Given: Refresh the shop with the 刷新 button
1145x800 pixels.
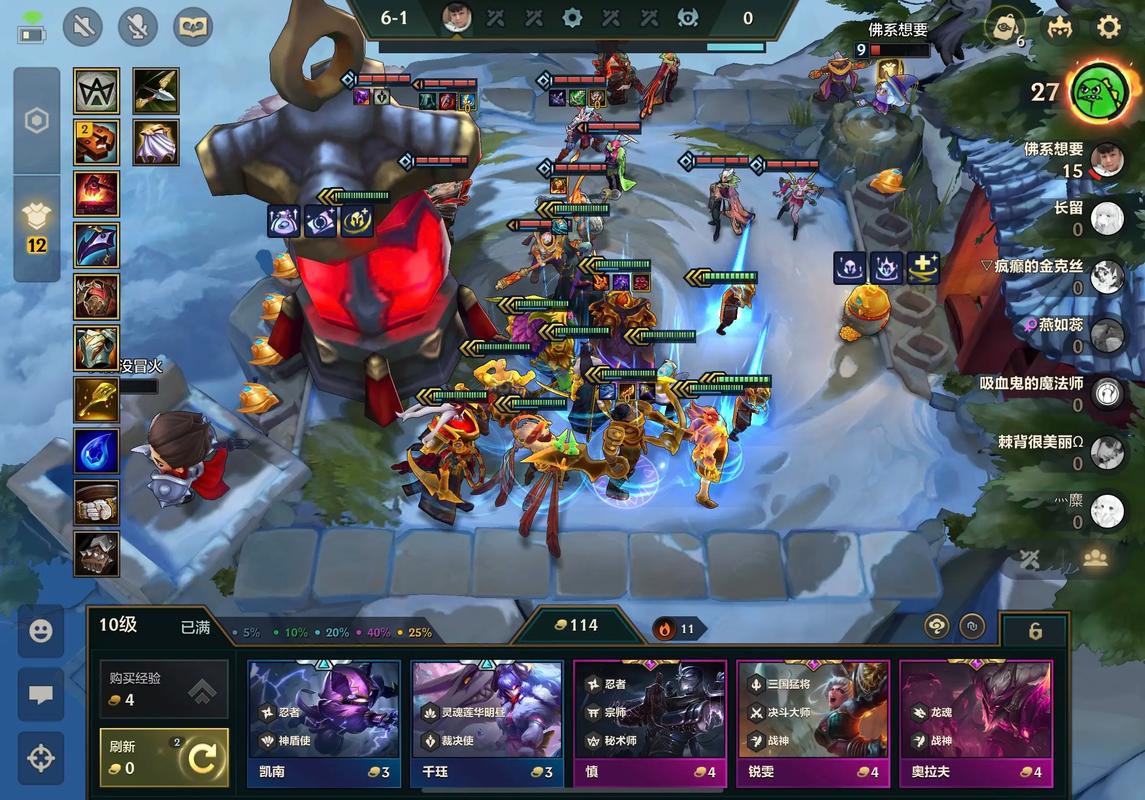Looking at the screenshot, I should (x=164, y=758).
